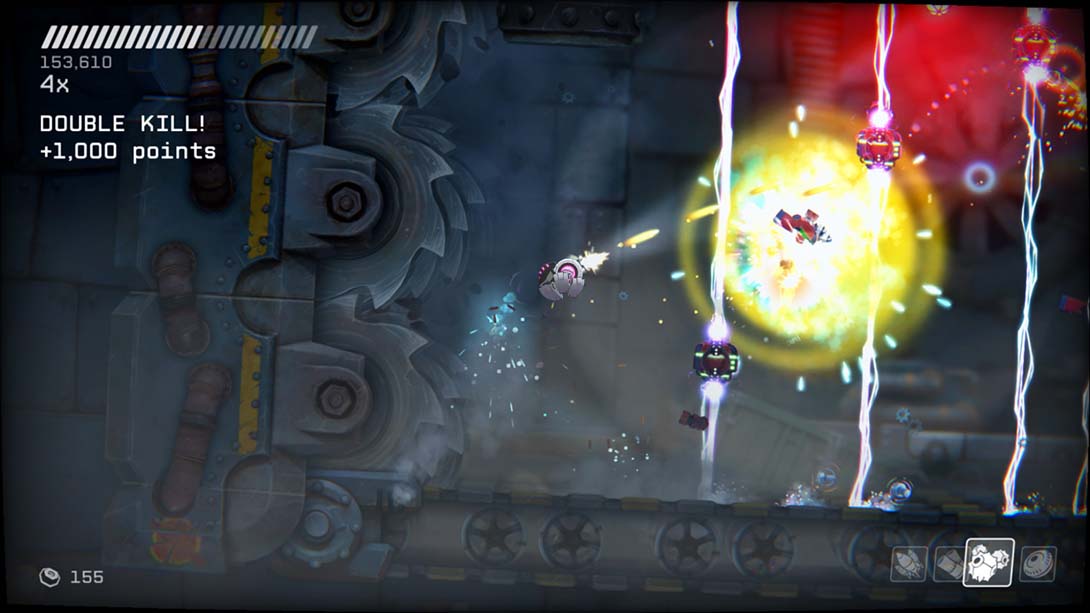Choose the highlighted gear-shaped weapon slot
This screenshot has width=1090, height=613.
tap(988, 562)
